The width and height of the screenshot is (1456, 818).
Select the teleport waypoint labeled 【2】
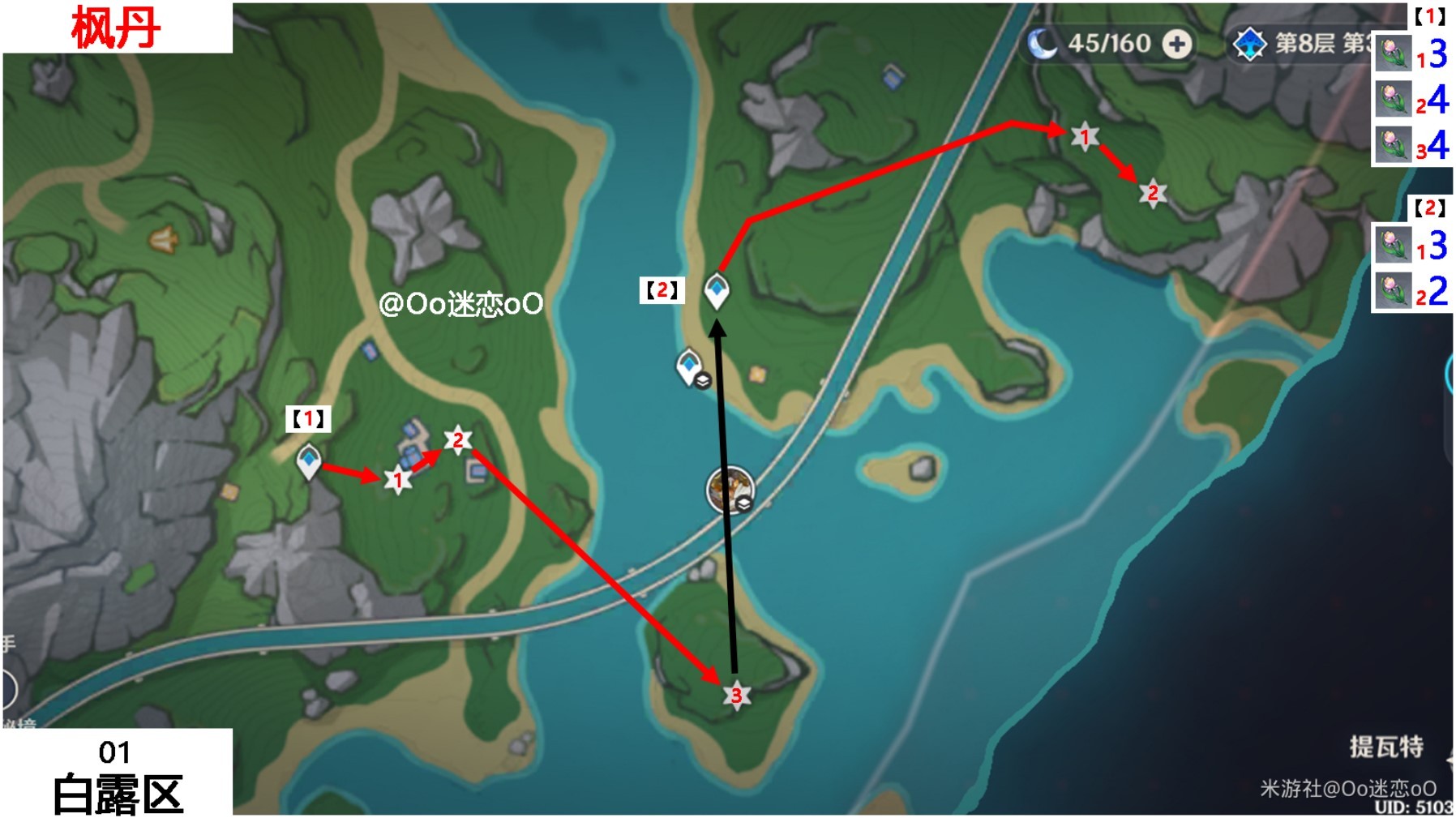(x=716, y=290)
